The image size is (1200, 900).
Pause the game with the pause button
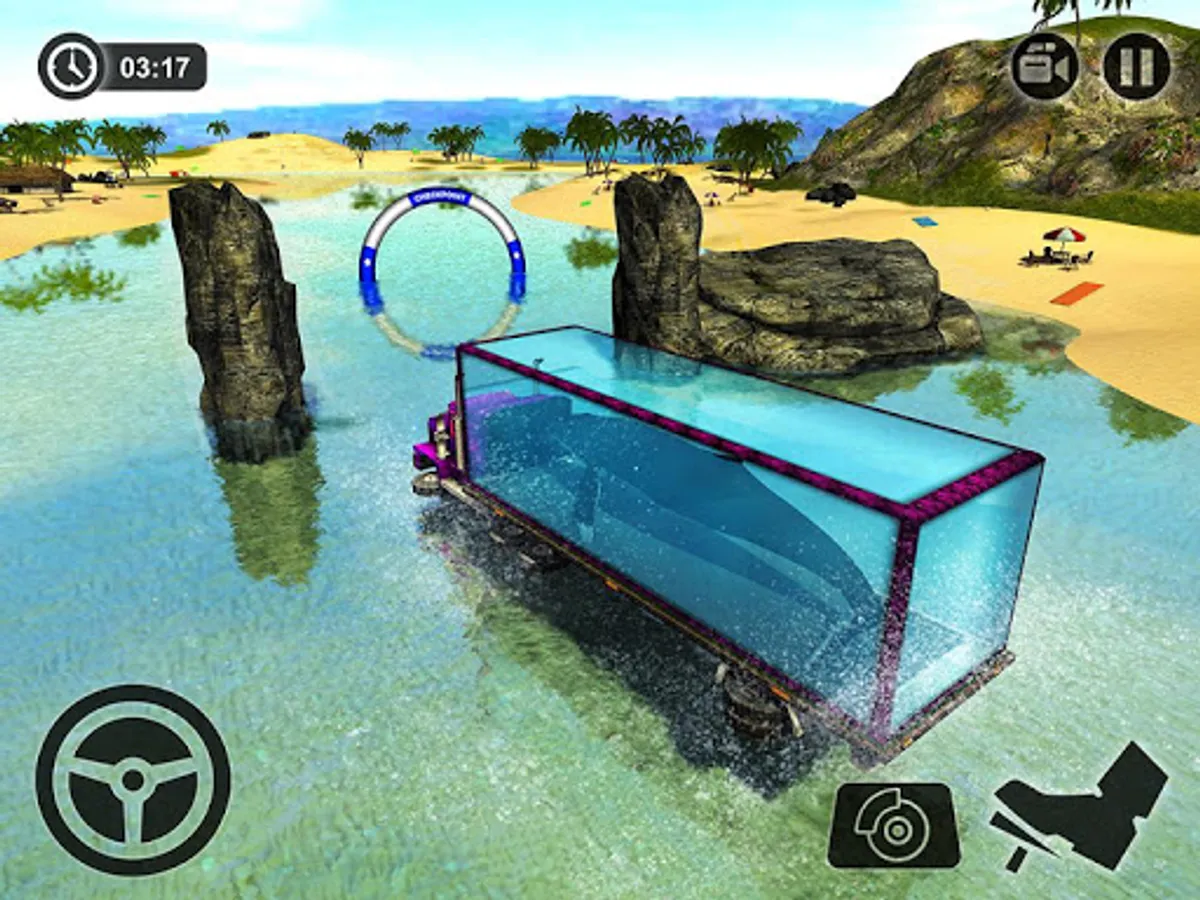click(x=1136, y=66)
